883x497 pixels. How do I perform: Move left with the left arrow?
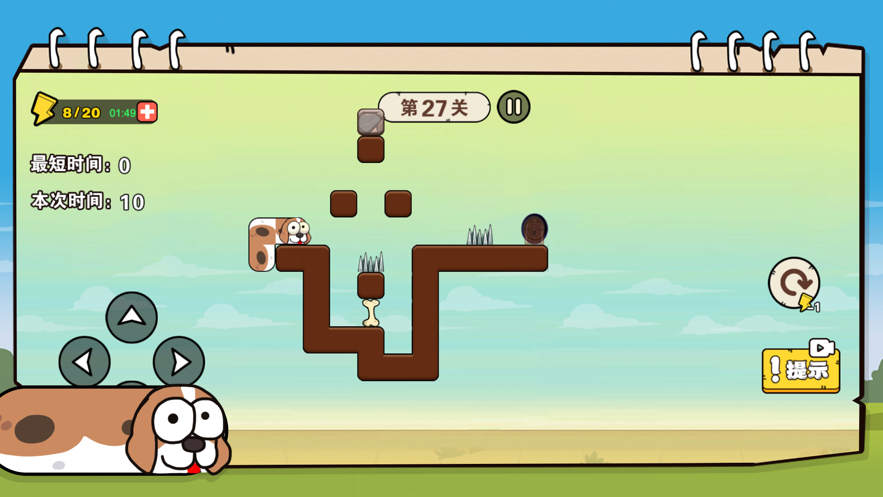coord(84,360)
